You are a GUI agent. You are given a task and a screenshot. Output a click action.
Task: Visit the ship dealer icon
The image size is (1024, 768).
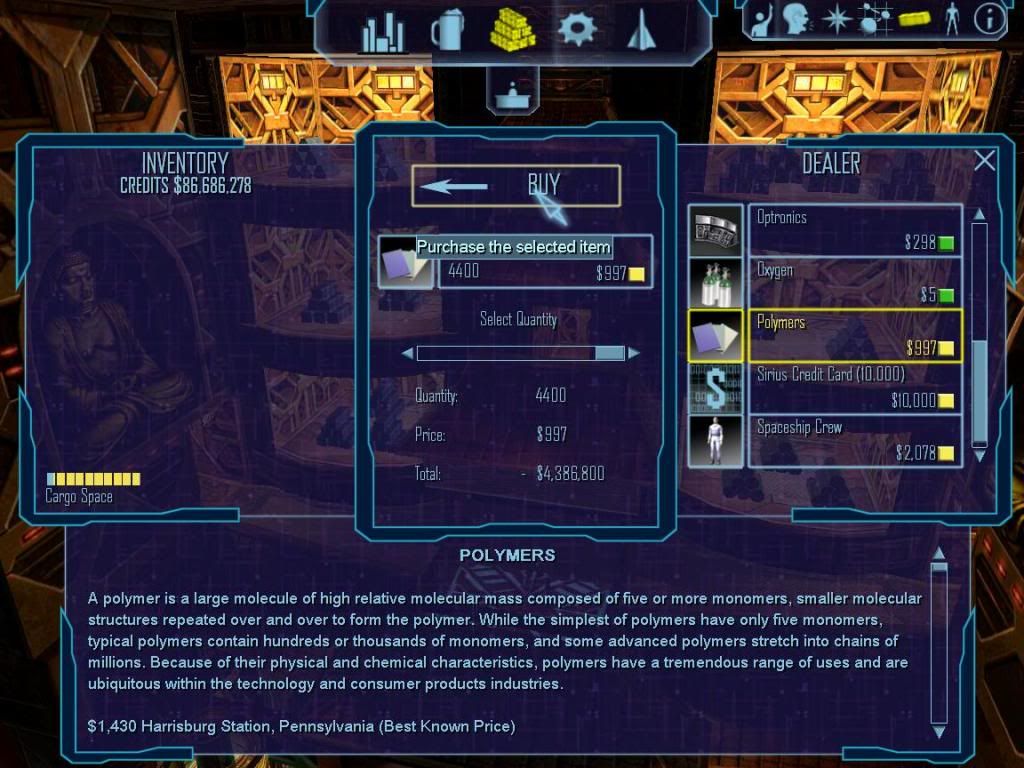pos(640,30)
